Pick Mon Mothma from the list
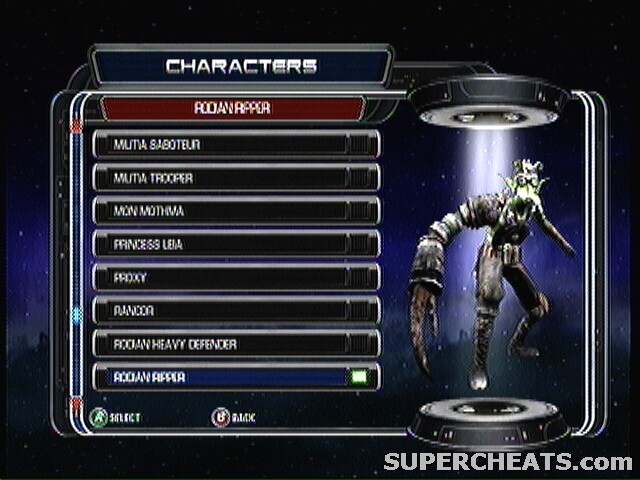The image size is (640, 480). tap(236, 211)
